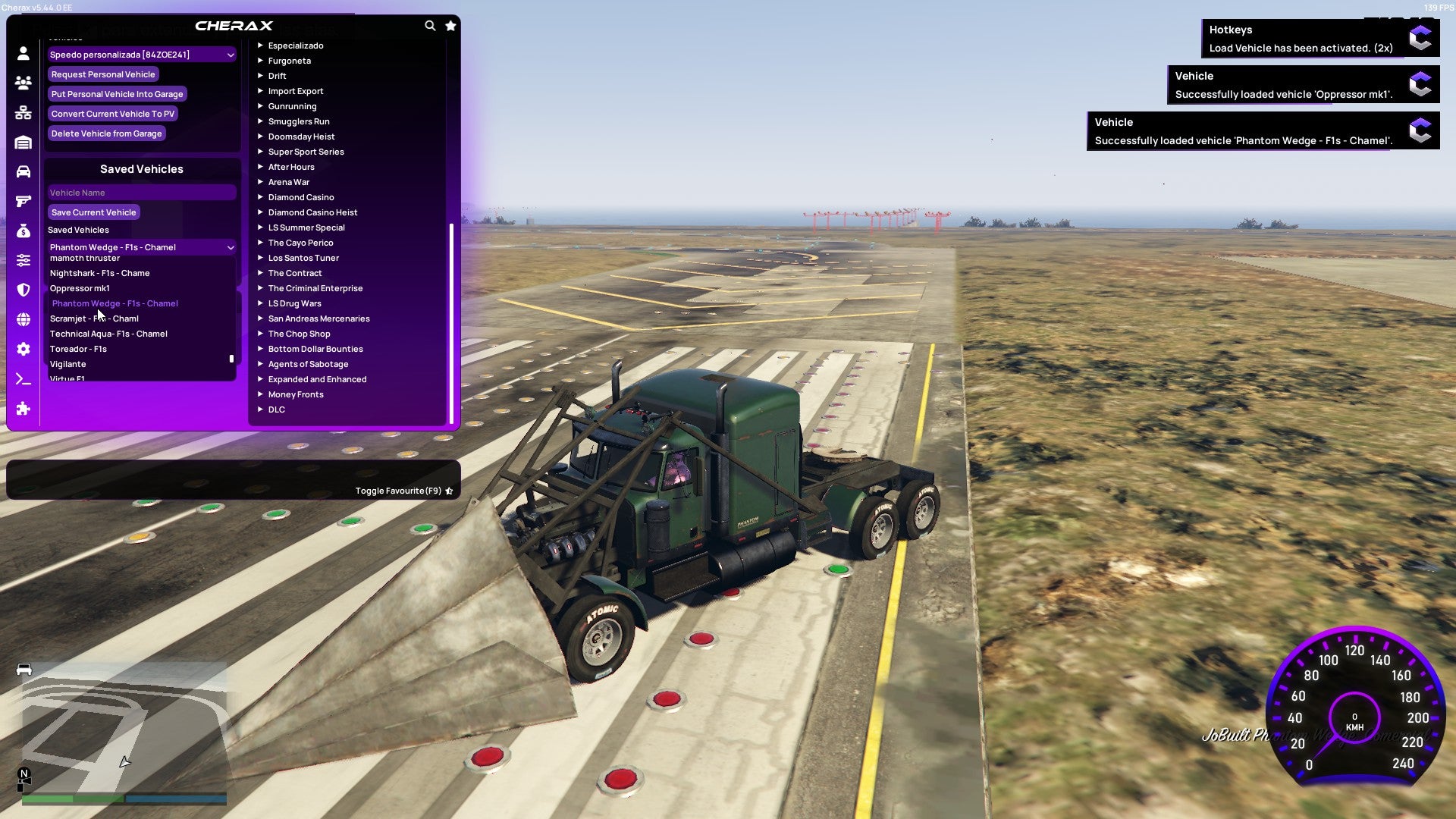Open the search magnifier in Cherax header
This screenshot has height=819, width=1456.
(430, 25)
